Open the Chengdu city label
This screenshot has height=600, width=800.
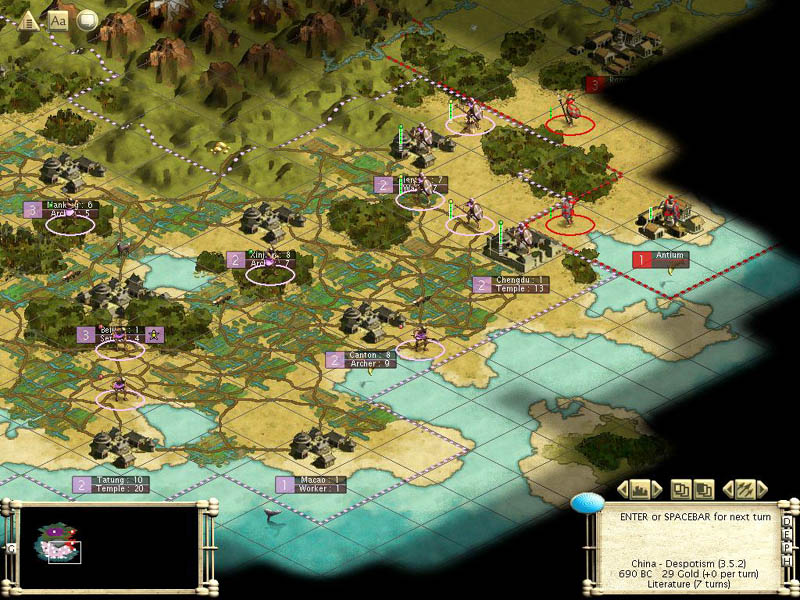click(523, 284)
